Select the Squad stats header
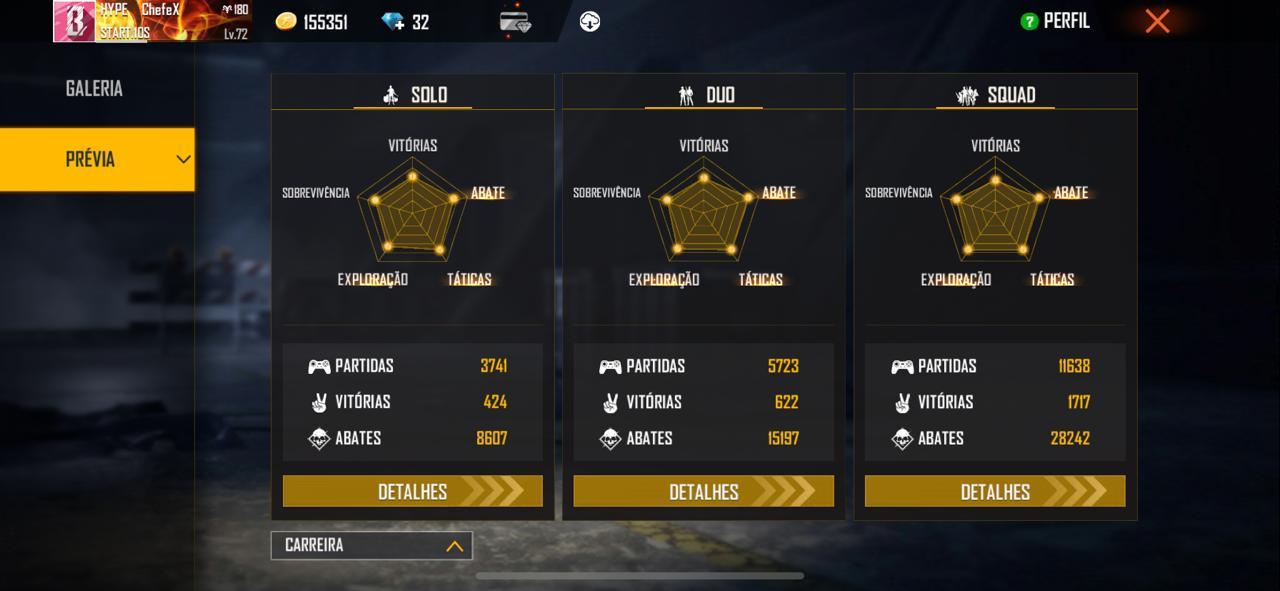This screenshot has width=1280, height=591. click(x=996, y=95)
